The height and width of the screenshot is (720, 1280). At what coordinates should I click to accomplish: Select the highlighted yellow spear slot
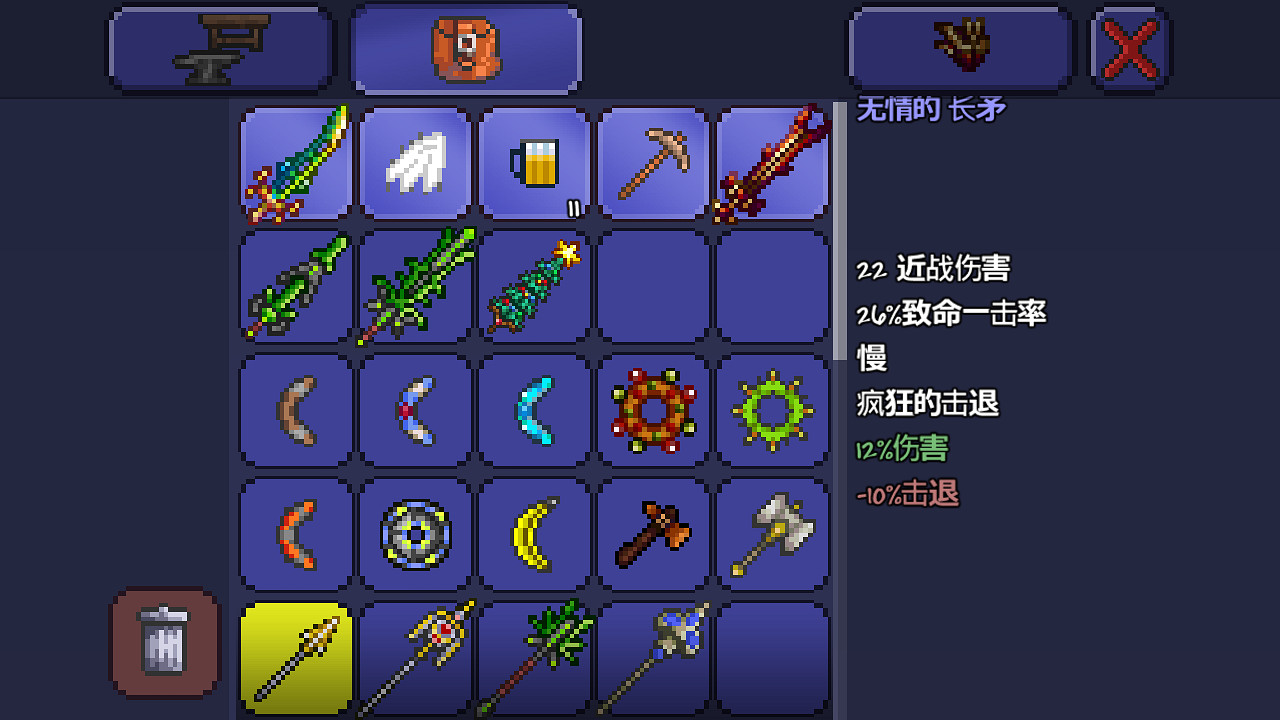tap(295, 657)
